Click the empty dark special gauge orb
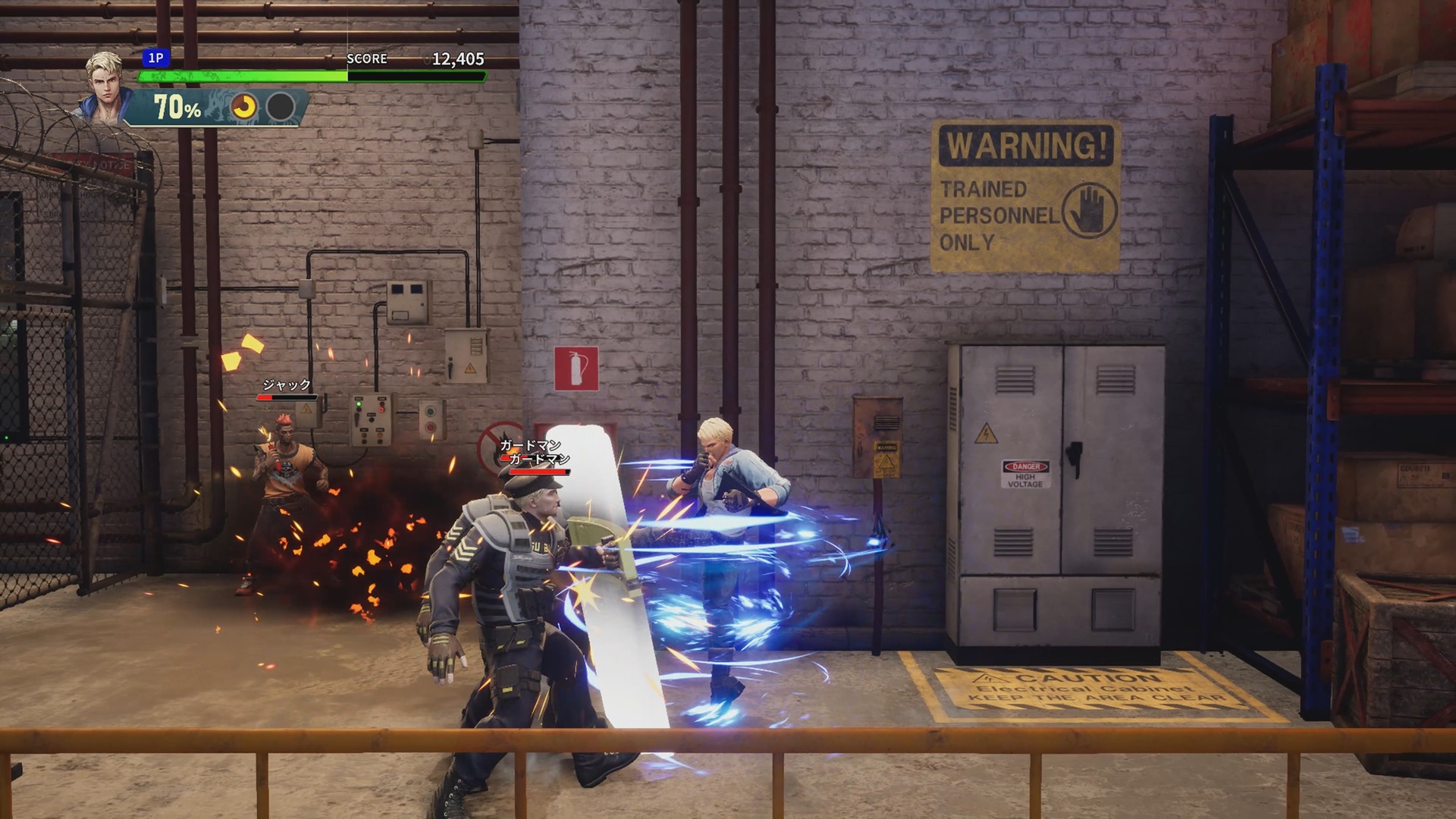The width and height of the screenshot is (1456, 819). tap(281, 108)
